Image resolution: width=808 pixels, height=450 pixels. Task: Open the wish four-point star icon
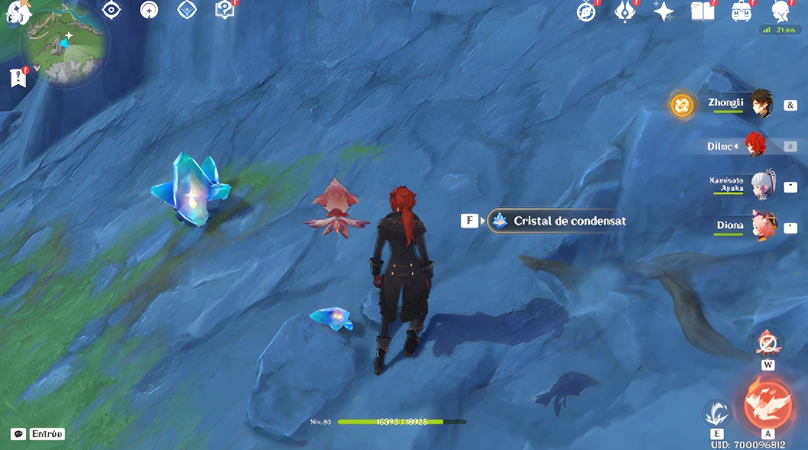(663, 11)
